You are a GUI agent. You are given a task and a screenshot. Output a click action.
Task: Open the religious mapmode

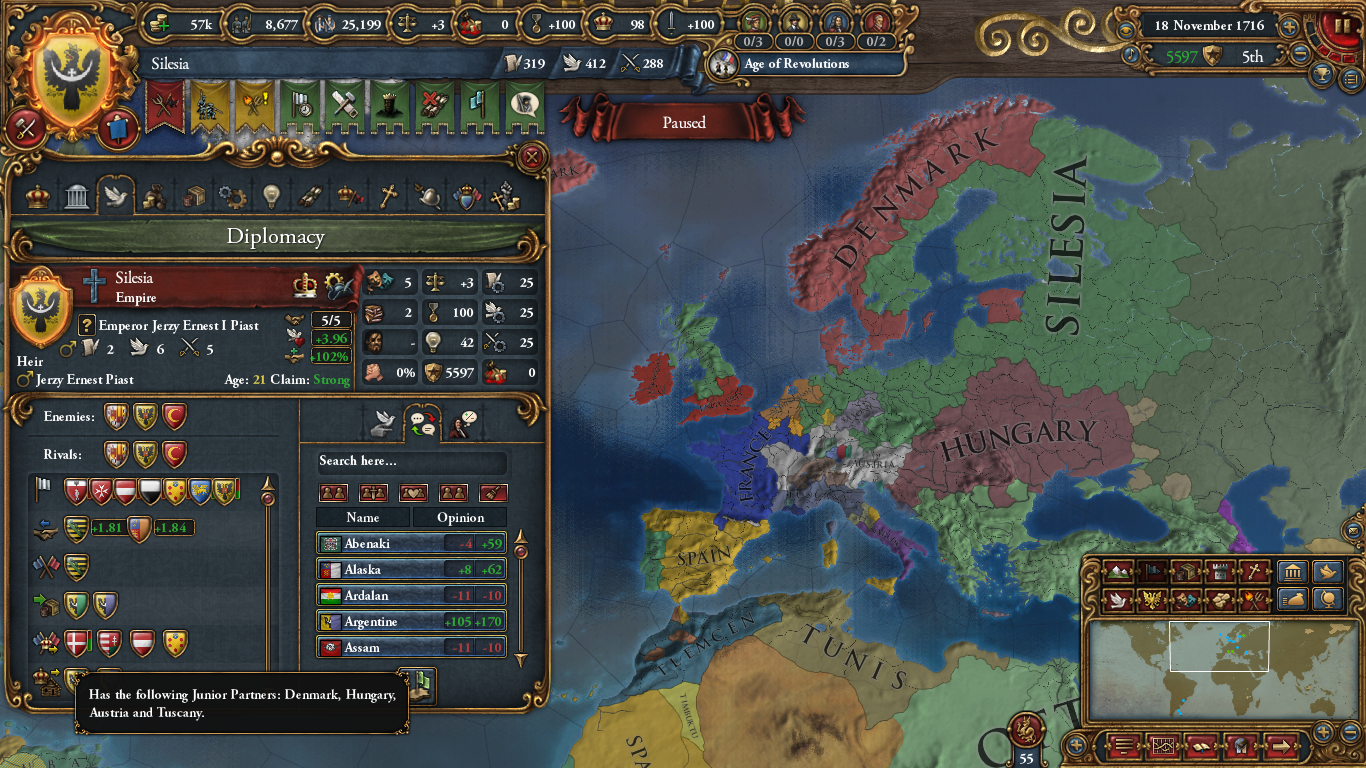(1254, 572)
